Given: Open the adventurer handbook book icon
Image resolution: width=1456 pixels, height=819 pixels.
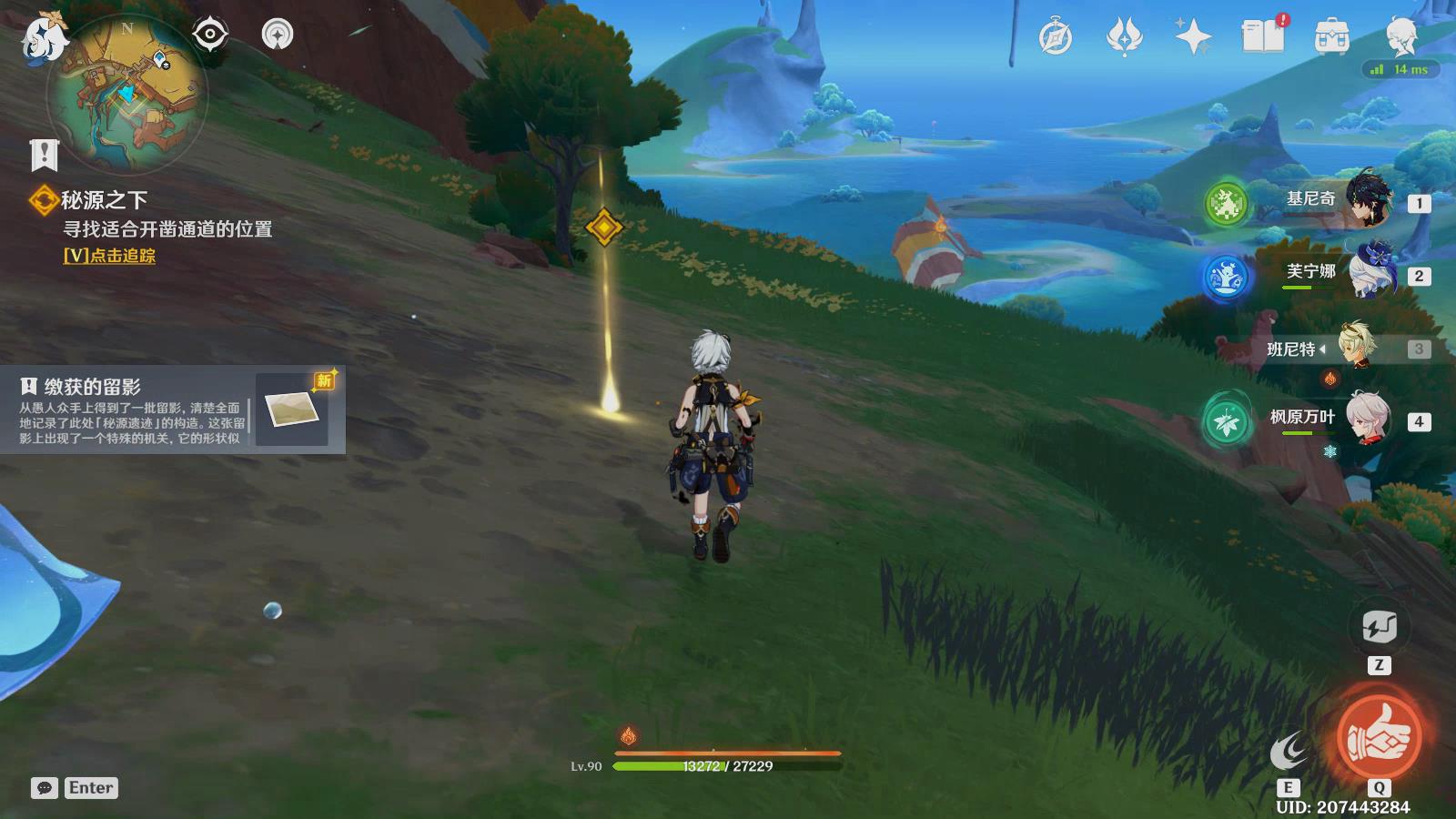Looking at the screenshot, I should [1262, 36].
